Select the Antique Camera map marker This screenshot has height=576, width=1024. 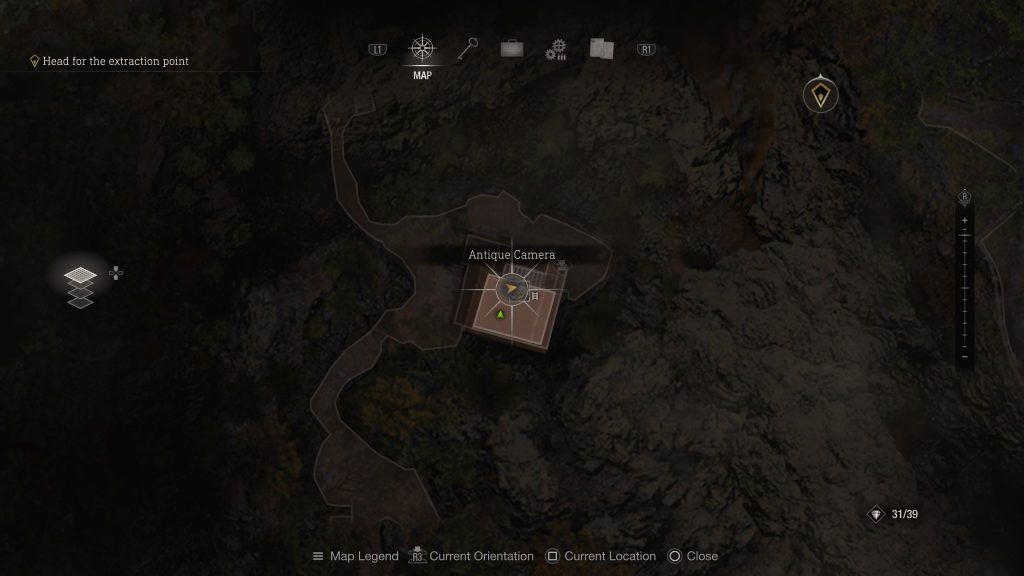point(512,290)
